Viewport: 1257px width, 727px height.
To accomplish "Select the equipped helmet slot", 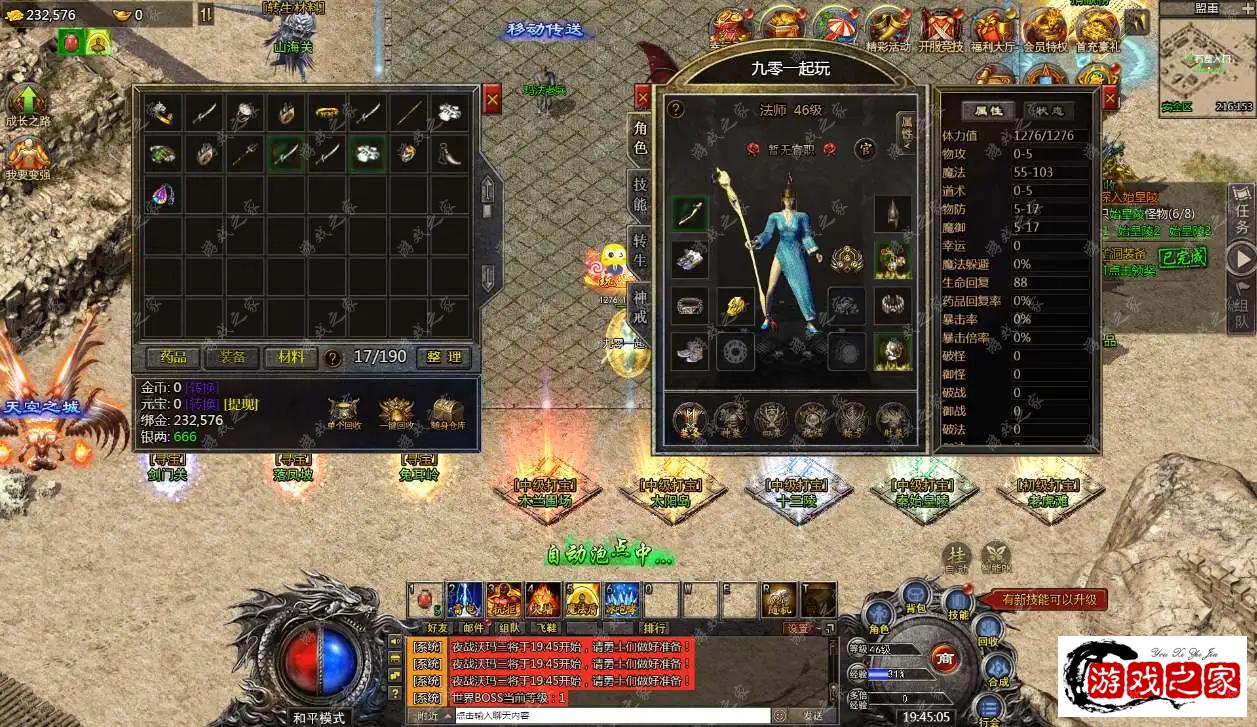I will point(892,213).
